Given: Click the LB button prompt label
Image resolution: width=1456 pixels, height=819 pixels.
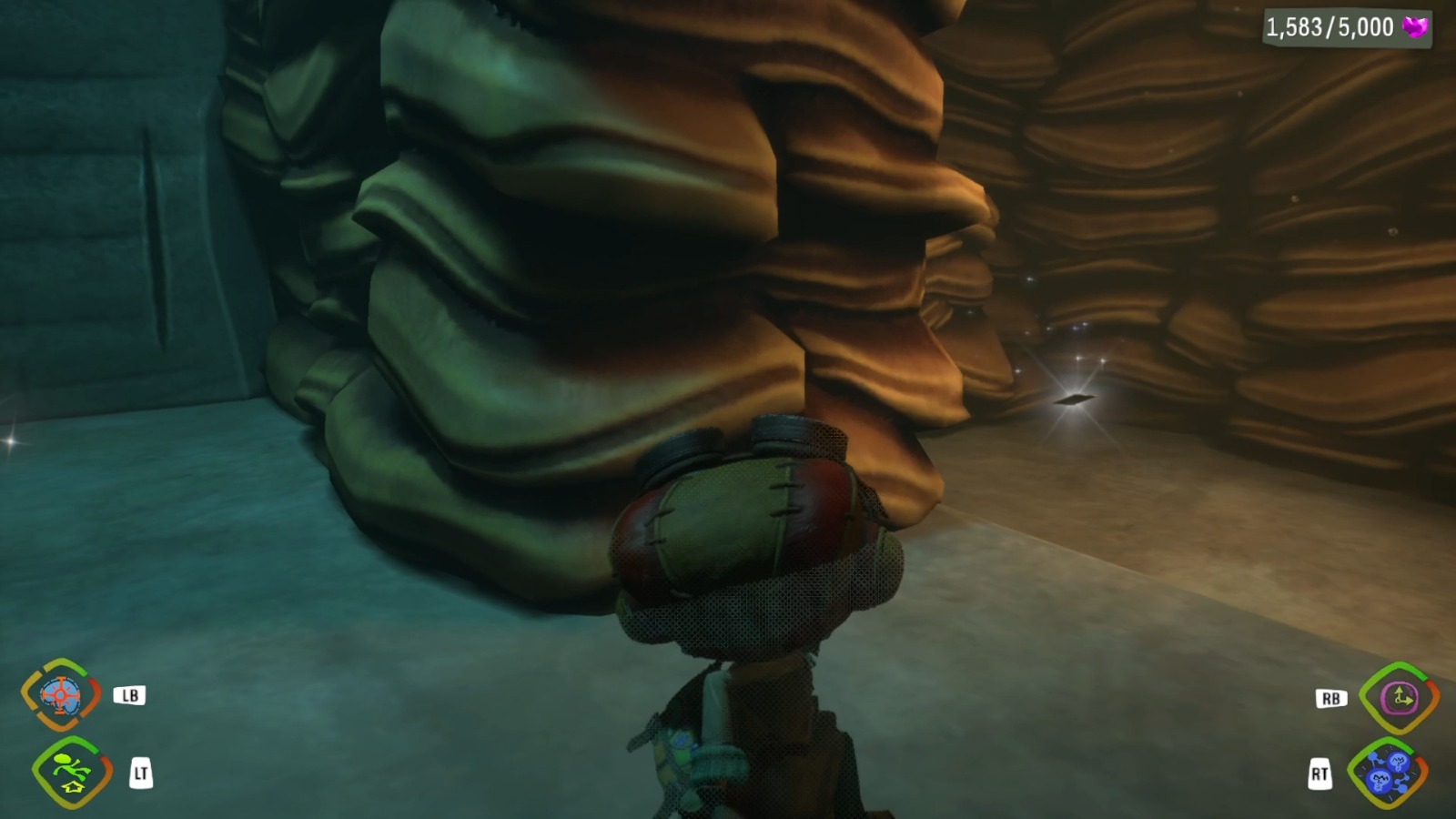Looking at the screenshot, I should point(130,696).
